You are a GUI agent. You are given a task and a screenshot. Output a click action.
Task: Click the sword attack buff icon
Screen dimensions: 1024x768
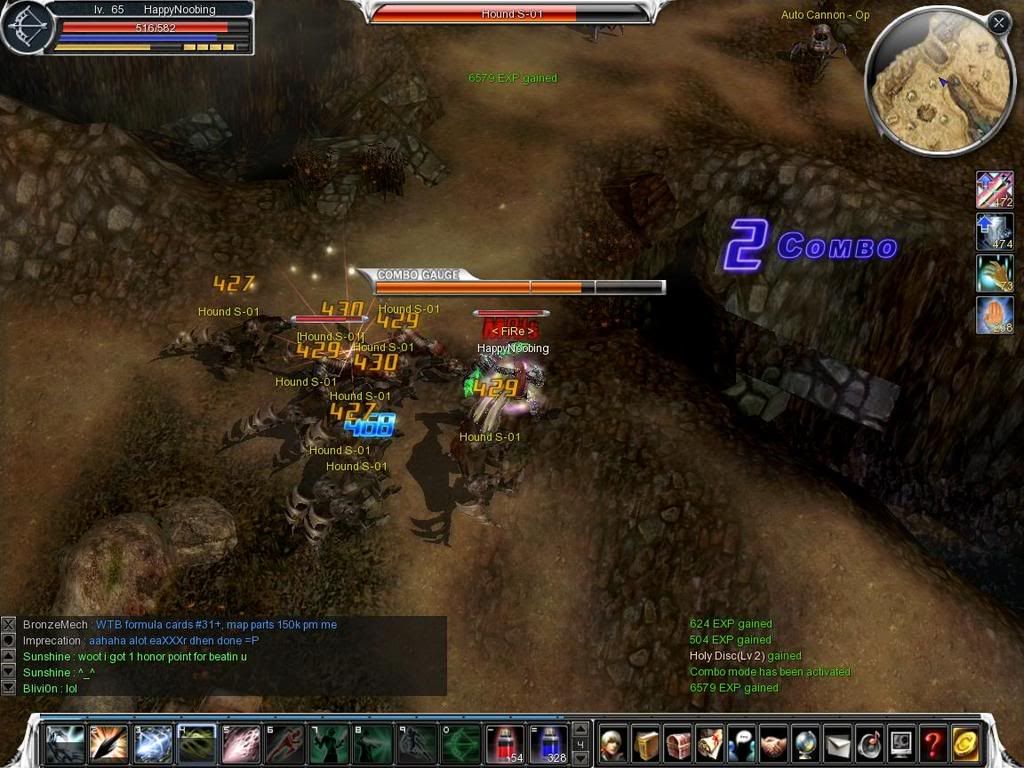[x=994, y=189]
